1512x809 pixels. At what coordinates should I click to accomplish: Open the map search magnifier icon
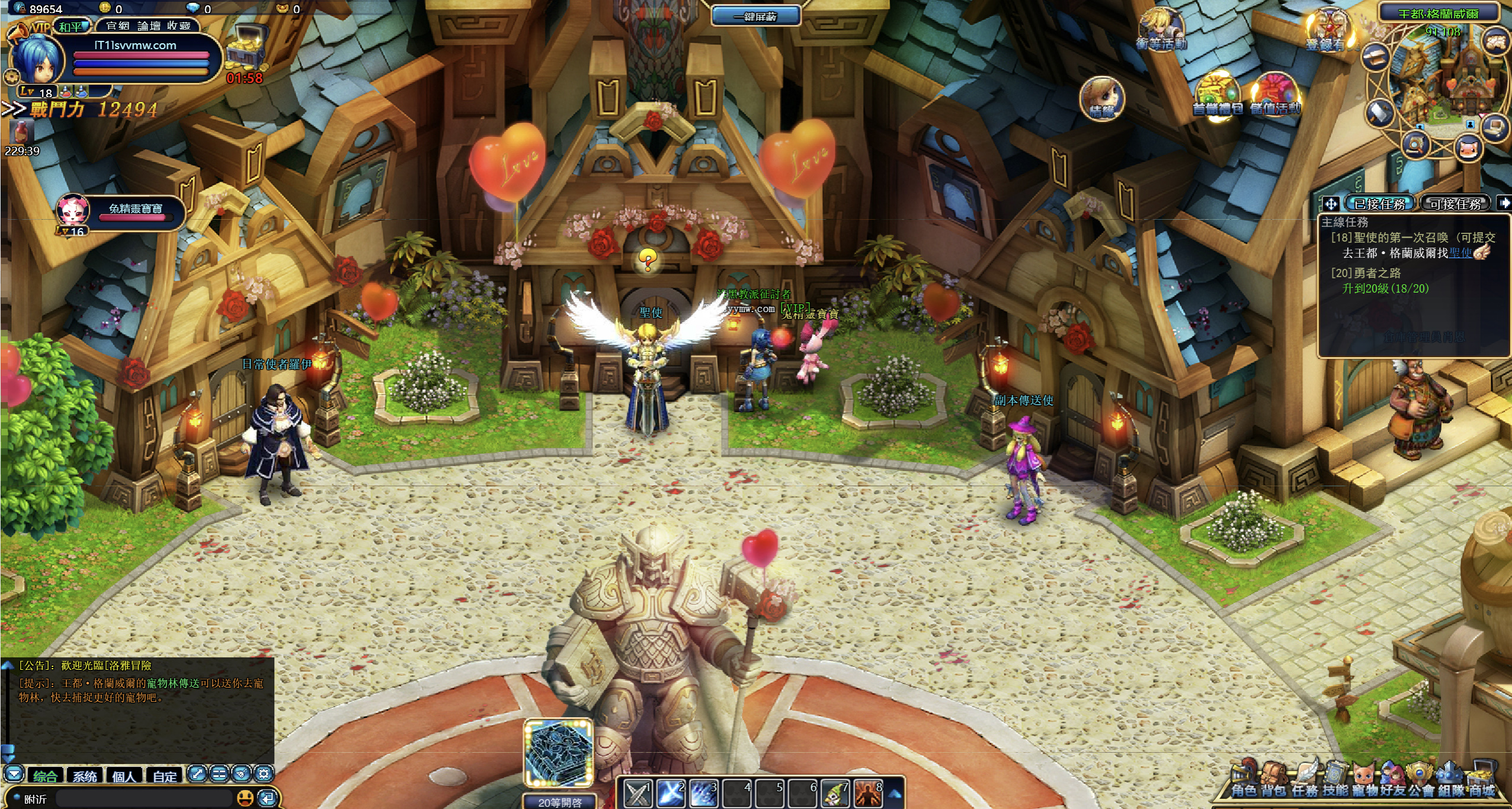[1415, 145]
